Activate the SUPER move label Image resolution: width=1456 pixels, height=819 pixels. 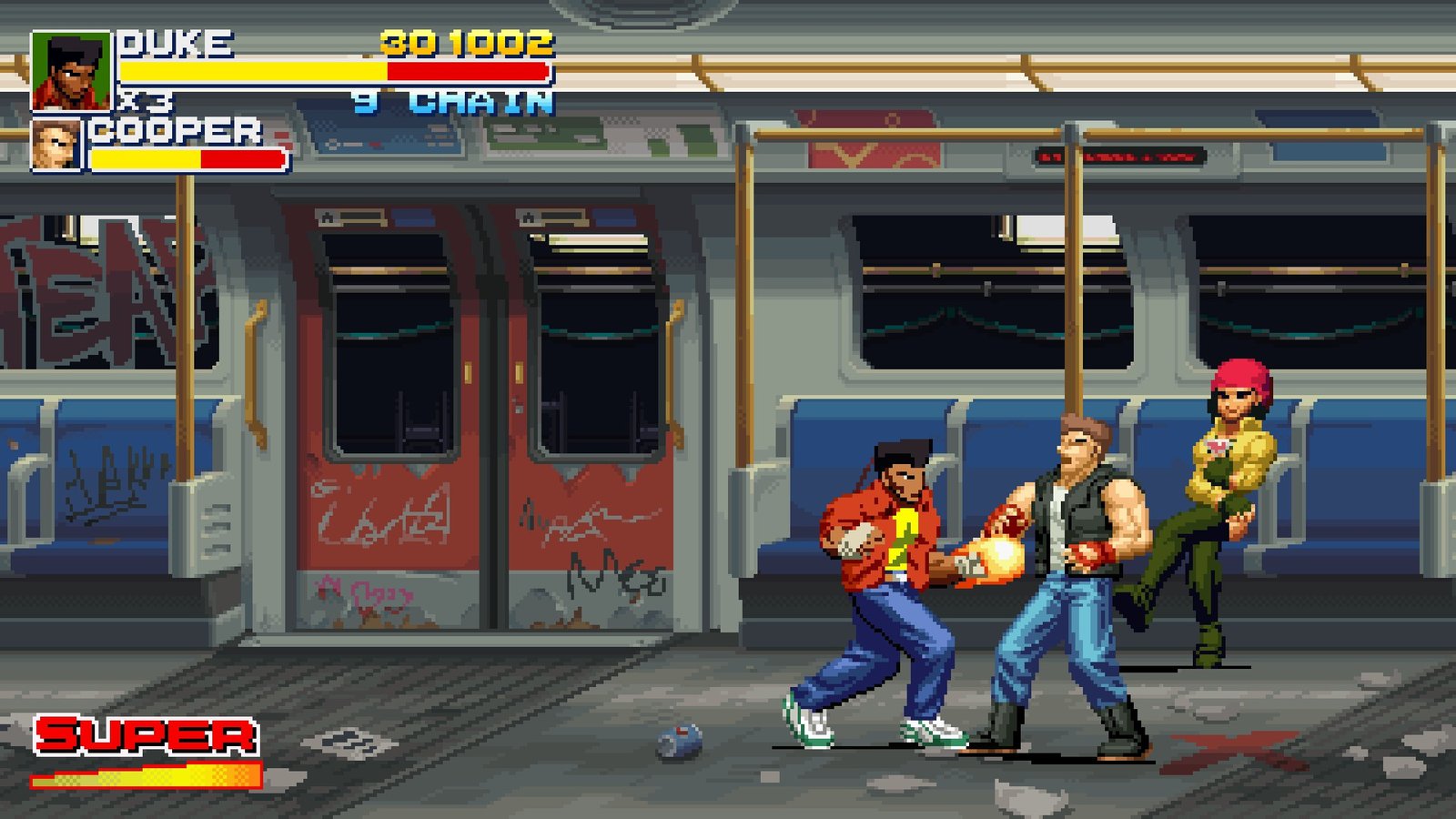pyautogui.click(x=146, y=735)
